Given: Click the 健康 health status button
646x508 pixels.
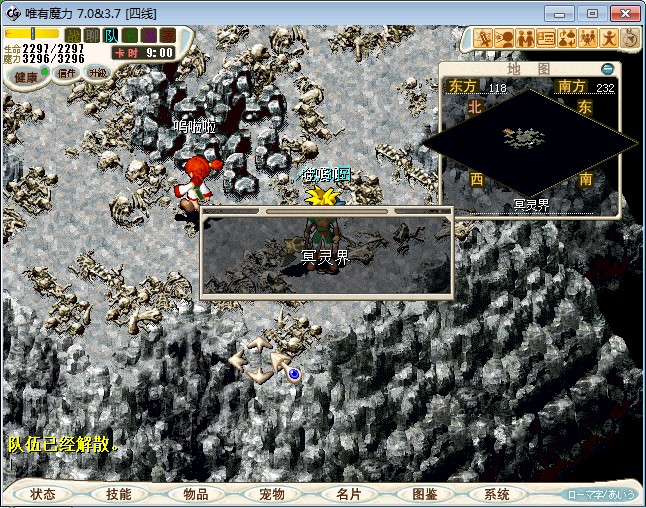Looking at the screenshot, I should pos(26,77).
